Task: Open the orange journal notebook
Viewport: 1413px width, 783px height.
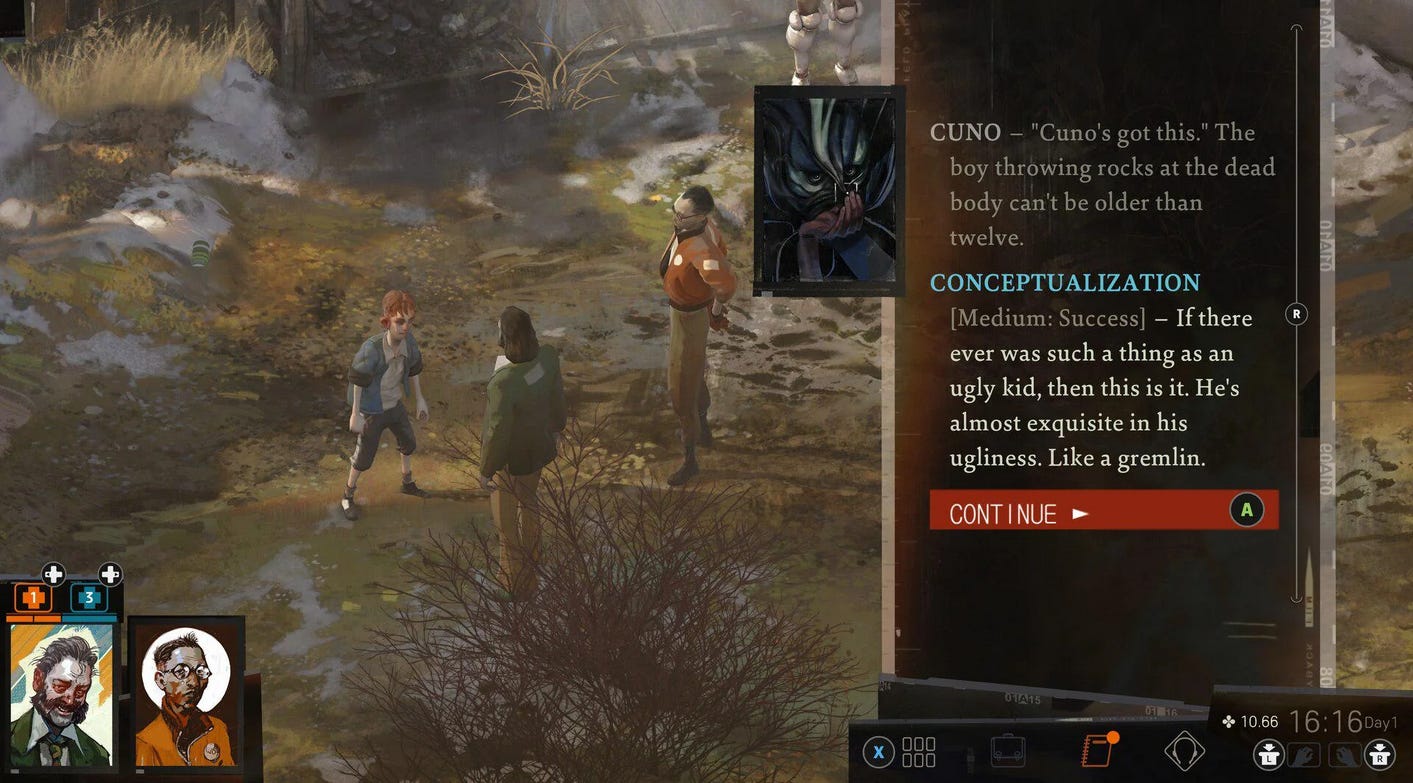Action: coord(1098,750)
